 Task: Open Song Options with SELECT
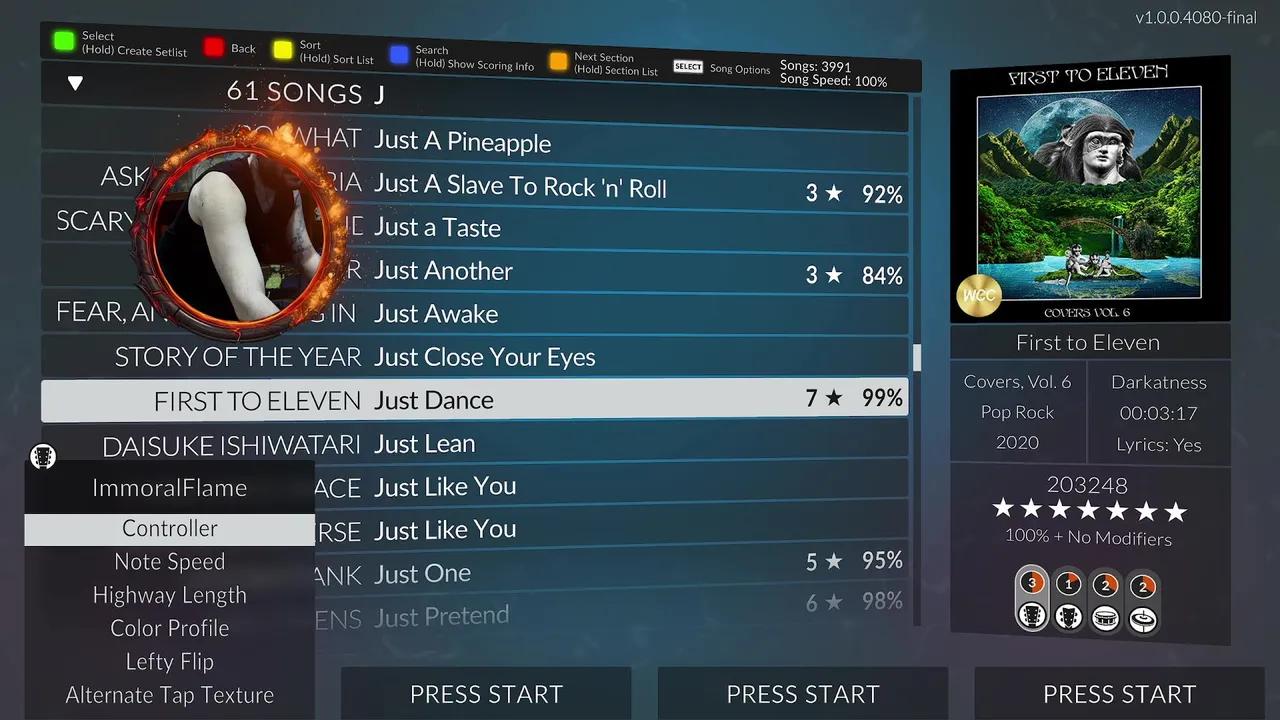(687, 66)
